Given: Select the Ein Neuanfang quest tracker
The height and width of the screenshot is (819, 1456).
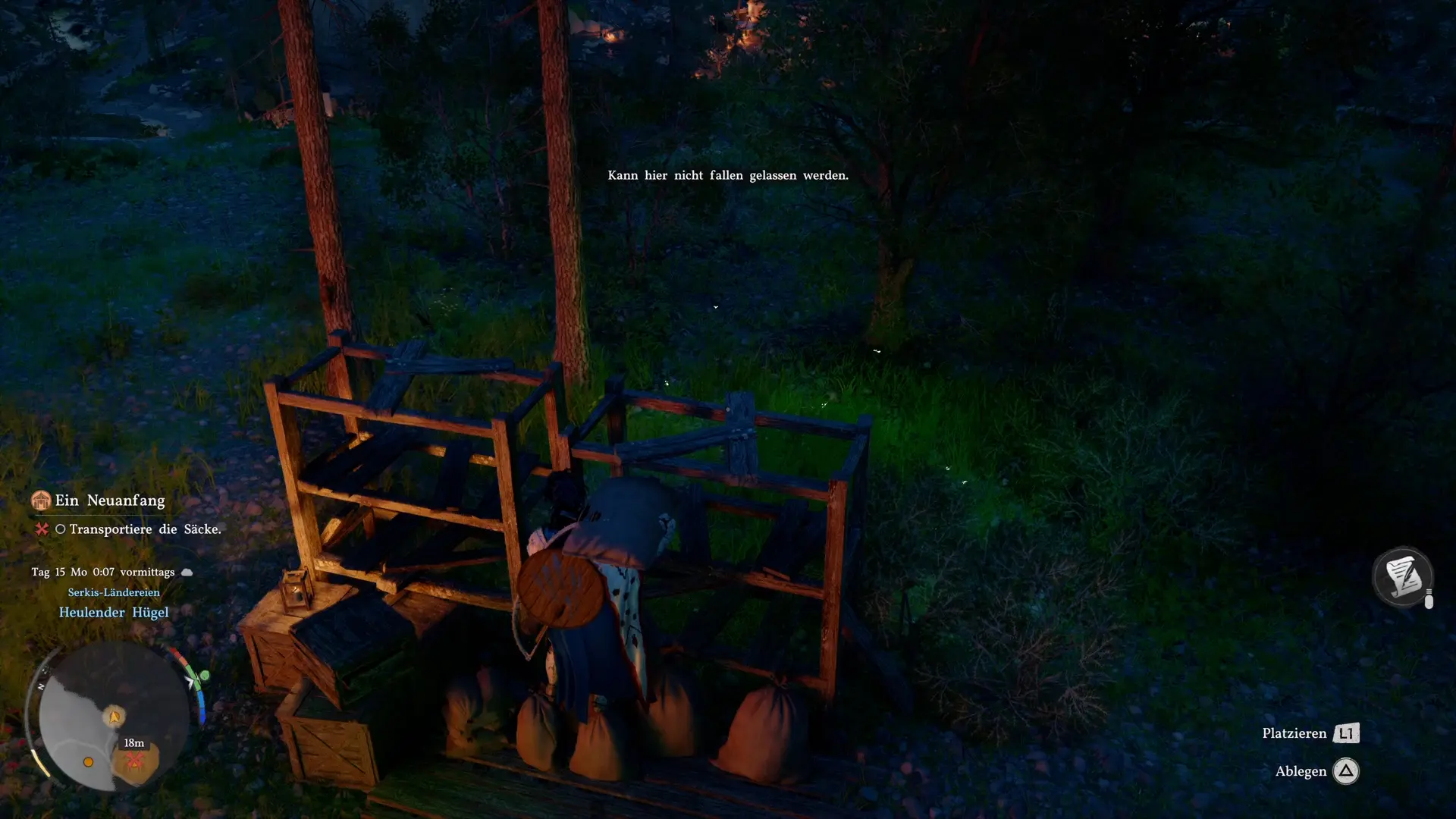Looking at the screenshot, I should point(109,500).
